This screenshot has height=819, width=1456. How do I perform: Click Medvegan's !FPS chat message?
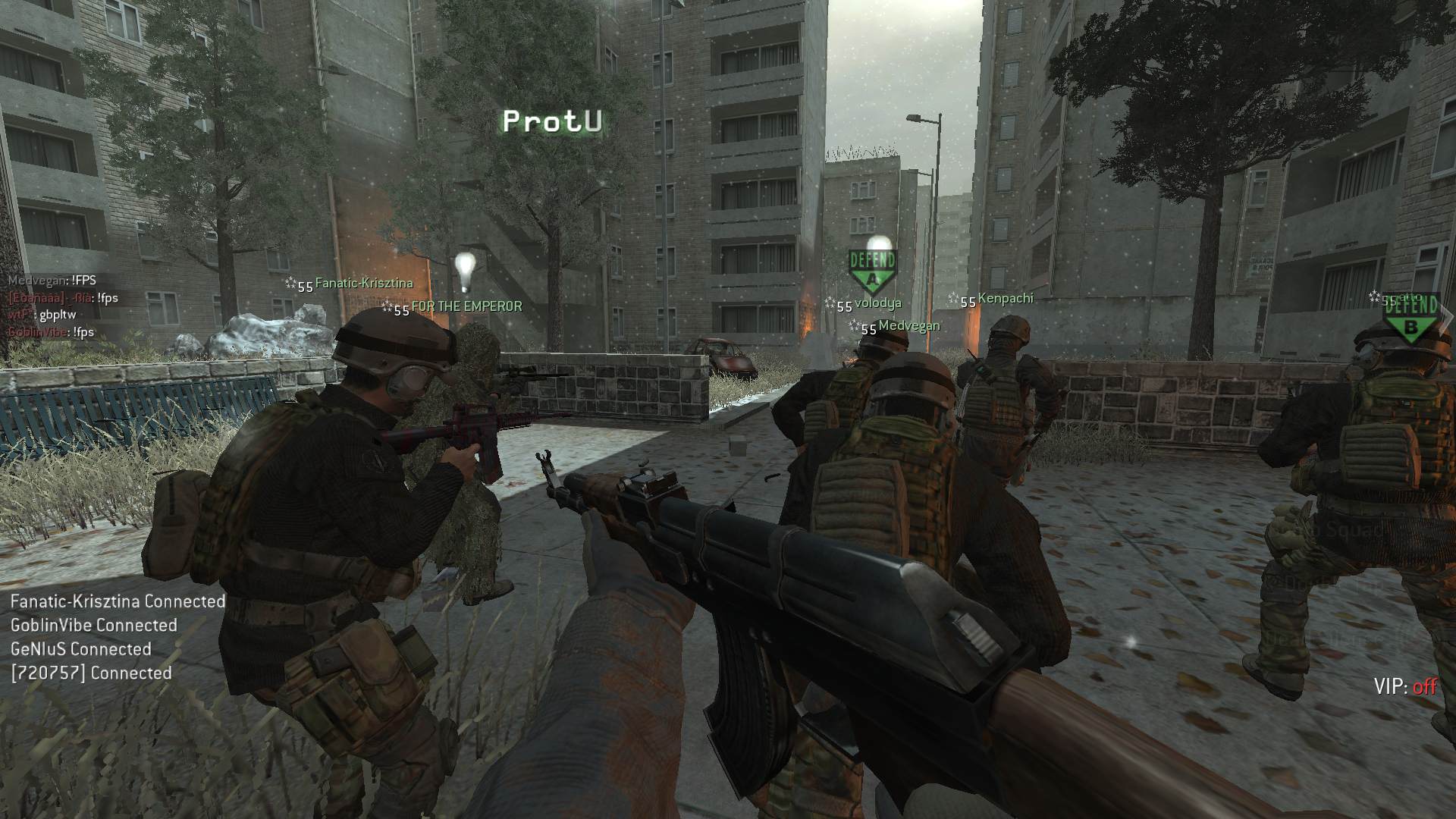point(52,281)
